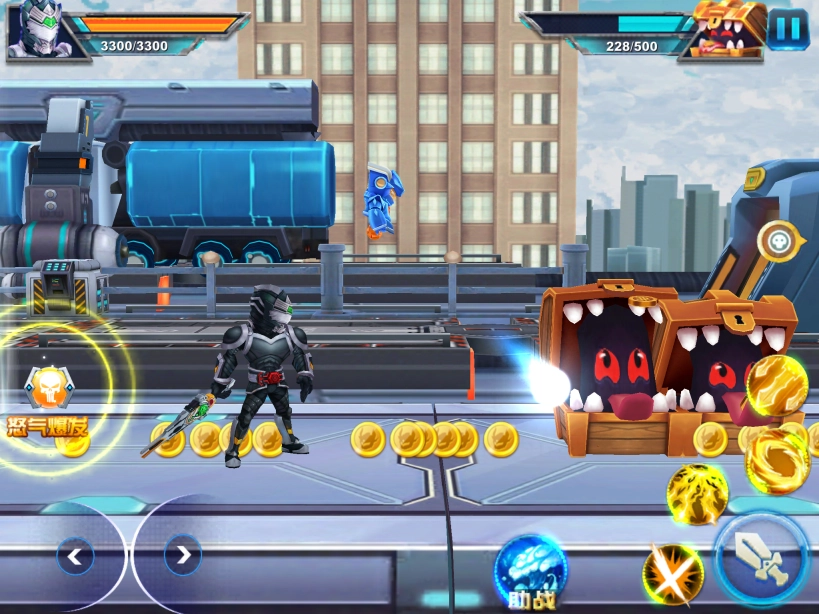Tap the right movement arrow
This screenshot has width=819, height=614.
182,555
